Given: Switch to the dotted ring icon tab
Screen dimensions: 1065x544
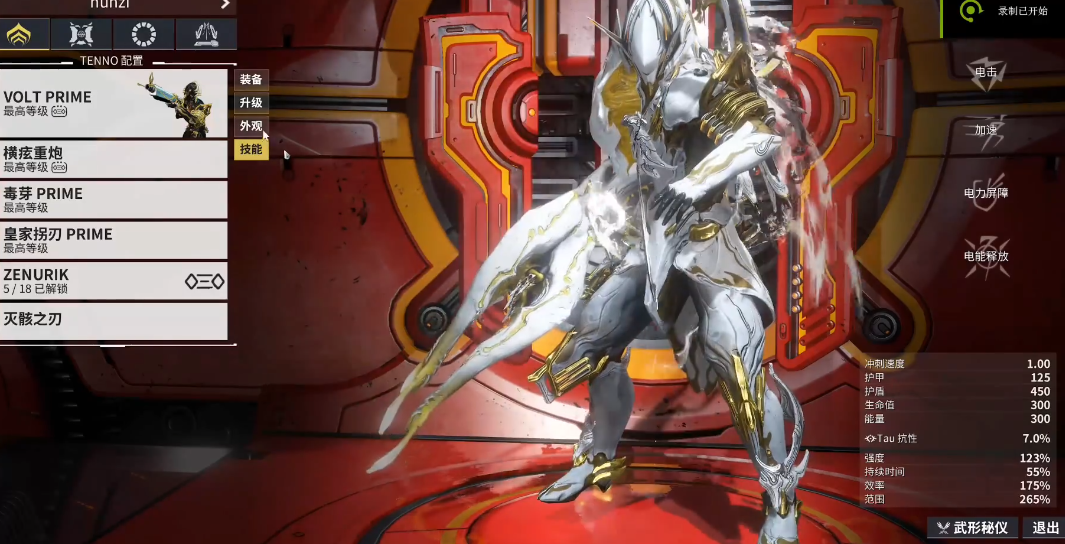Looking at the screenshot, I should [144, 35].
